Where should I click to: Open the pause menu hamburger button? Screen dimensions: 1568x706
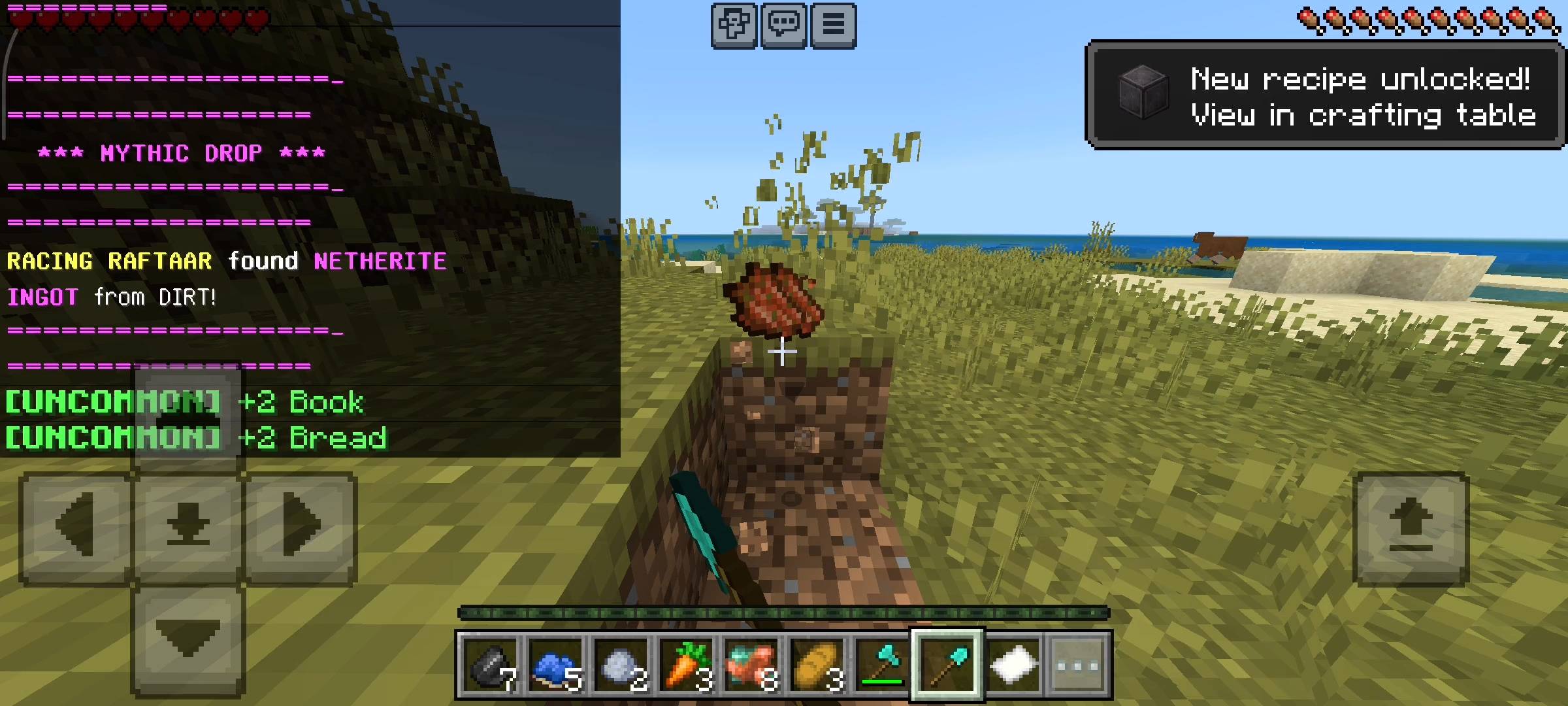pos(833,25)
